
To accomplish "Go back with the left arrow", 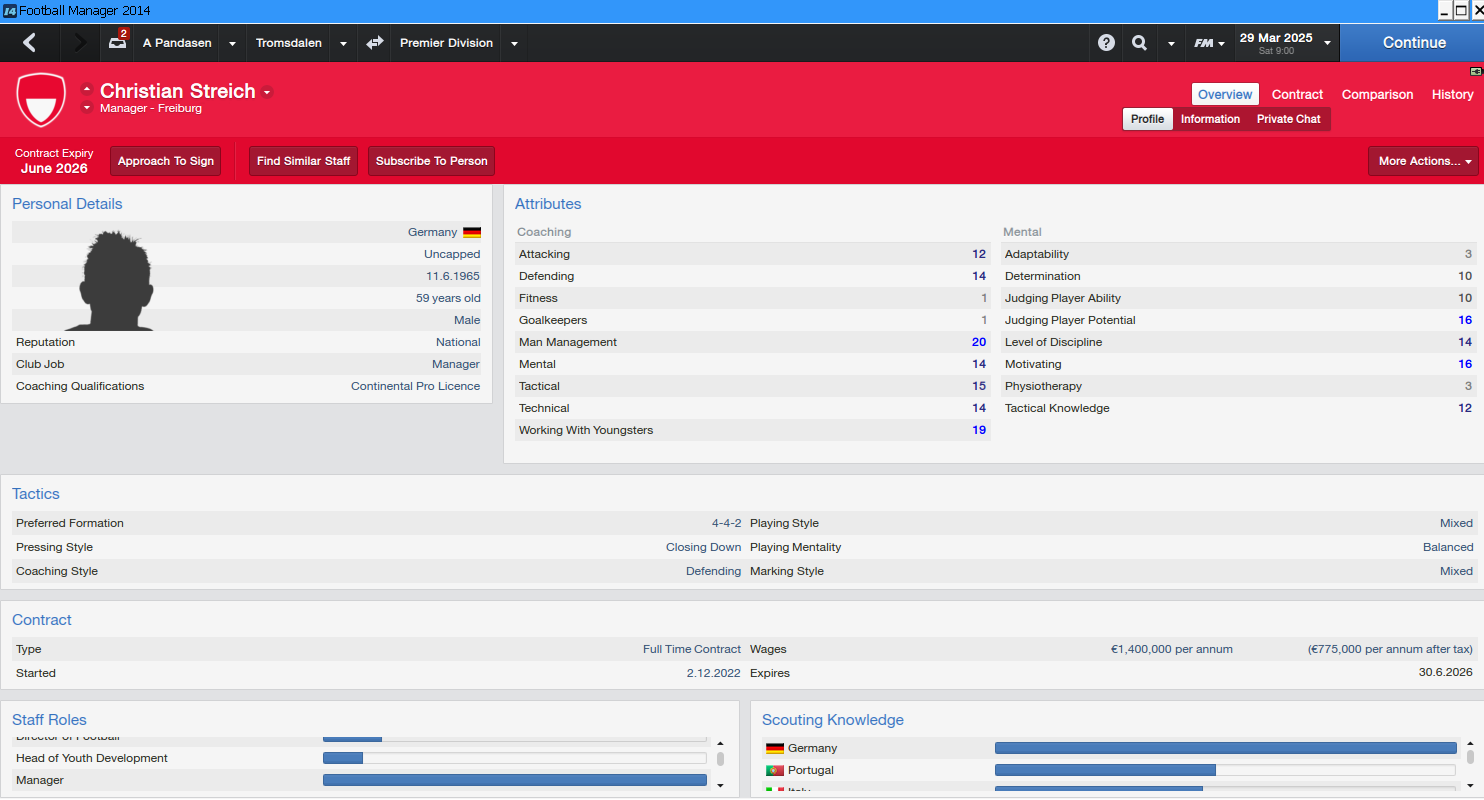I will click(30, 43).
